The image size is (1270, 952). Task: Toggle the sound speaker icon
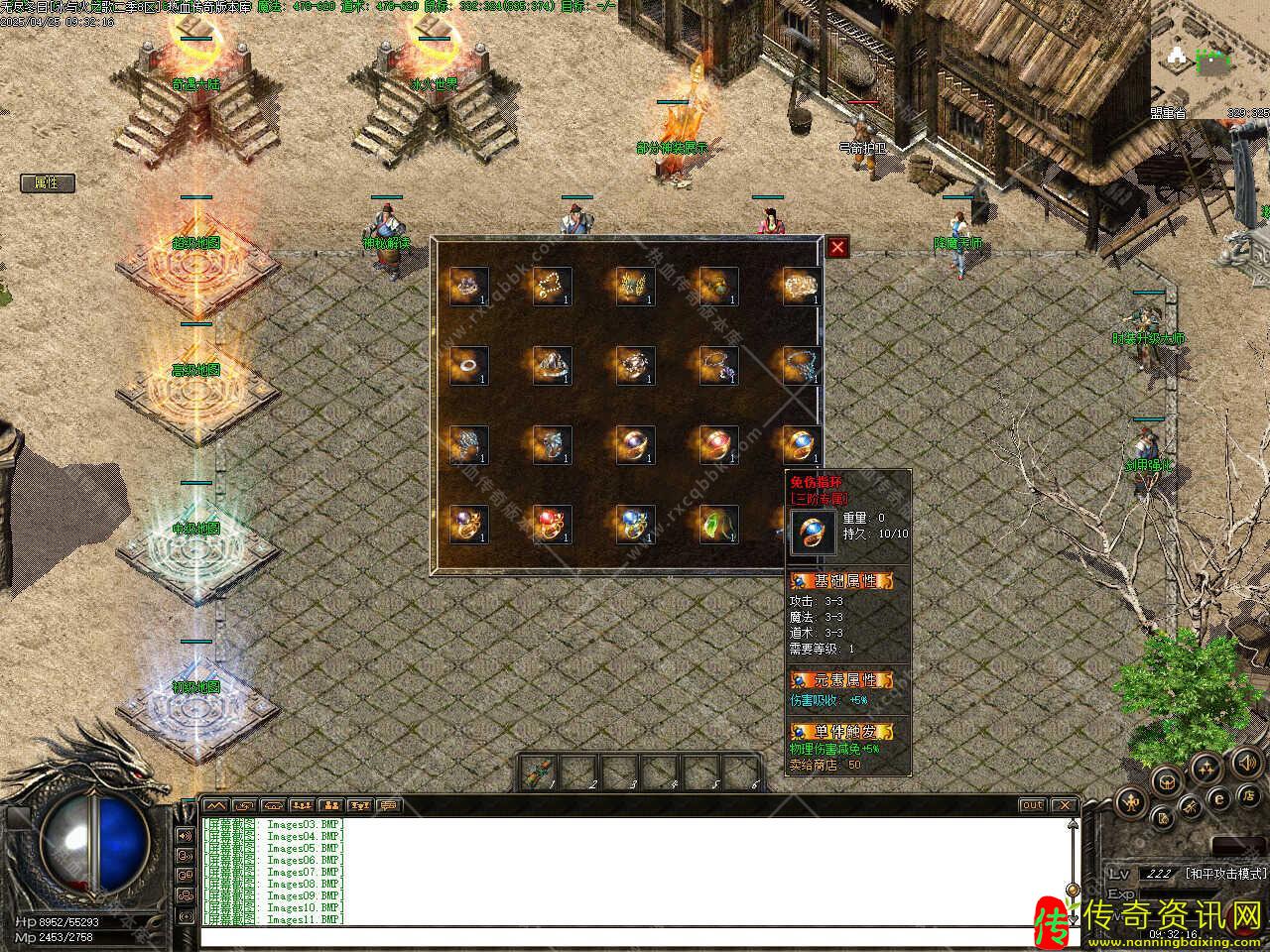click(1246, 762)
